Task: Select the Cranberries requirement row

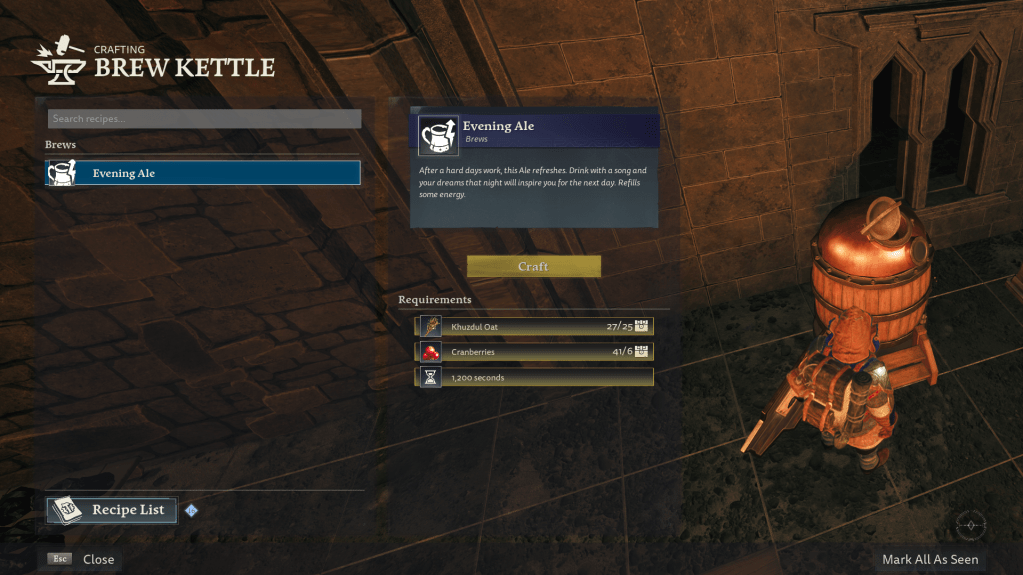Action: pos(535,352)
